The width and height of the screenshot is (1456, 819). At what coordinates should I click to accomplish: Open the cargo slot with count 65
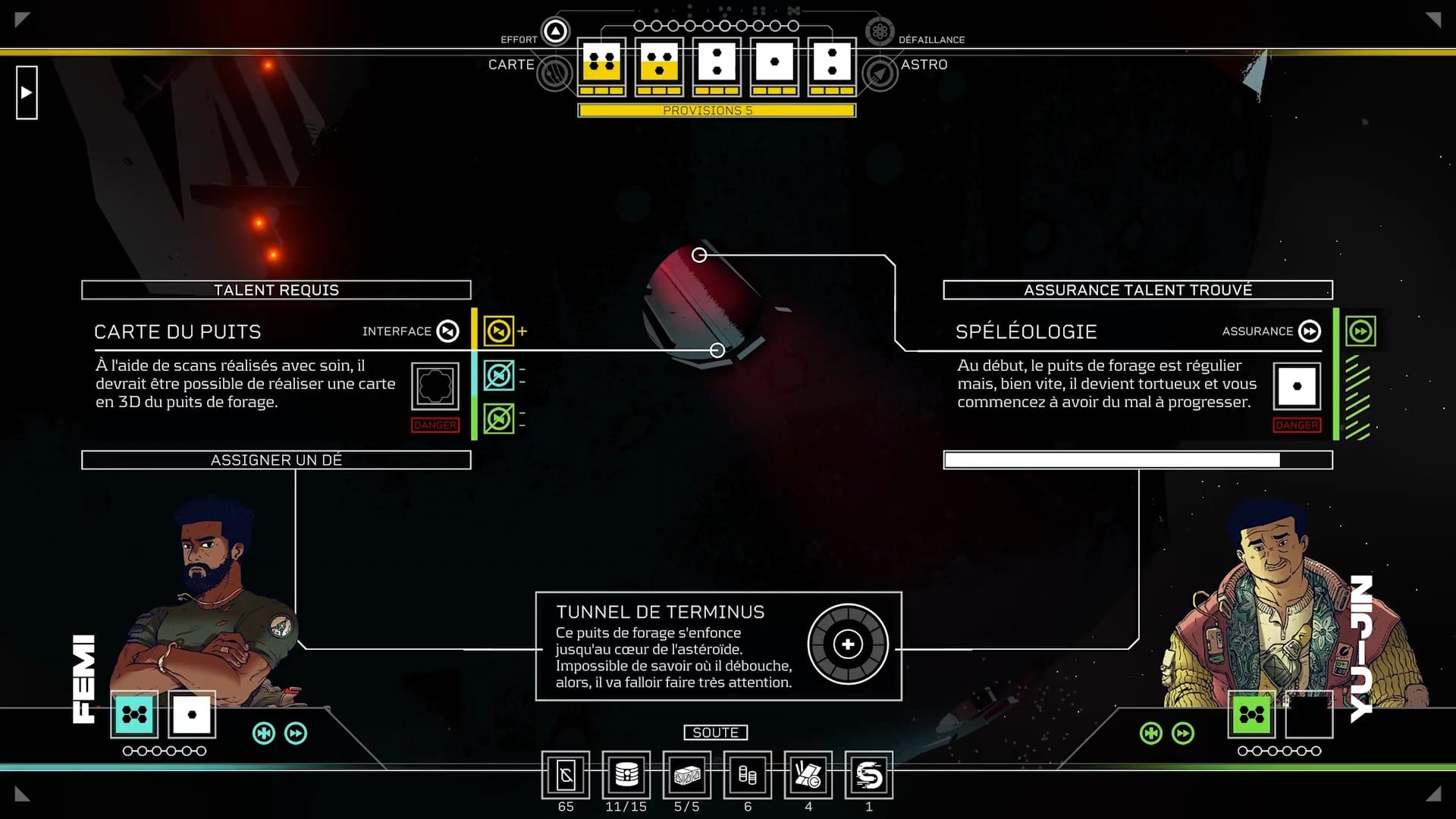(x=566, y=775)
